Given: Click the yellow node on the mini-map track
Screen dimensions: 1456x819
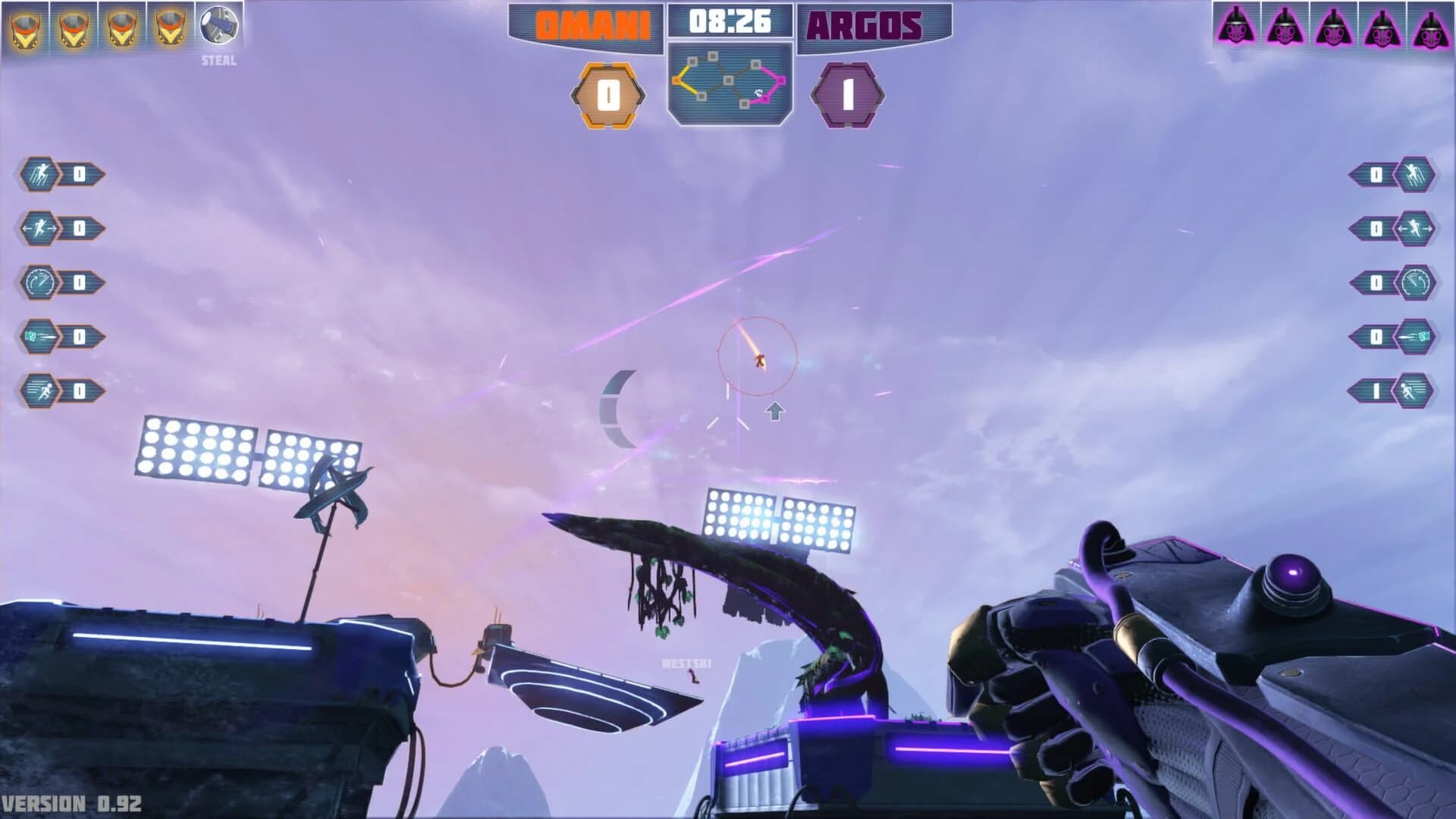Looking at the screenshot, I should tap(676, 80).
